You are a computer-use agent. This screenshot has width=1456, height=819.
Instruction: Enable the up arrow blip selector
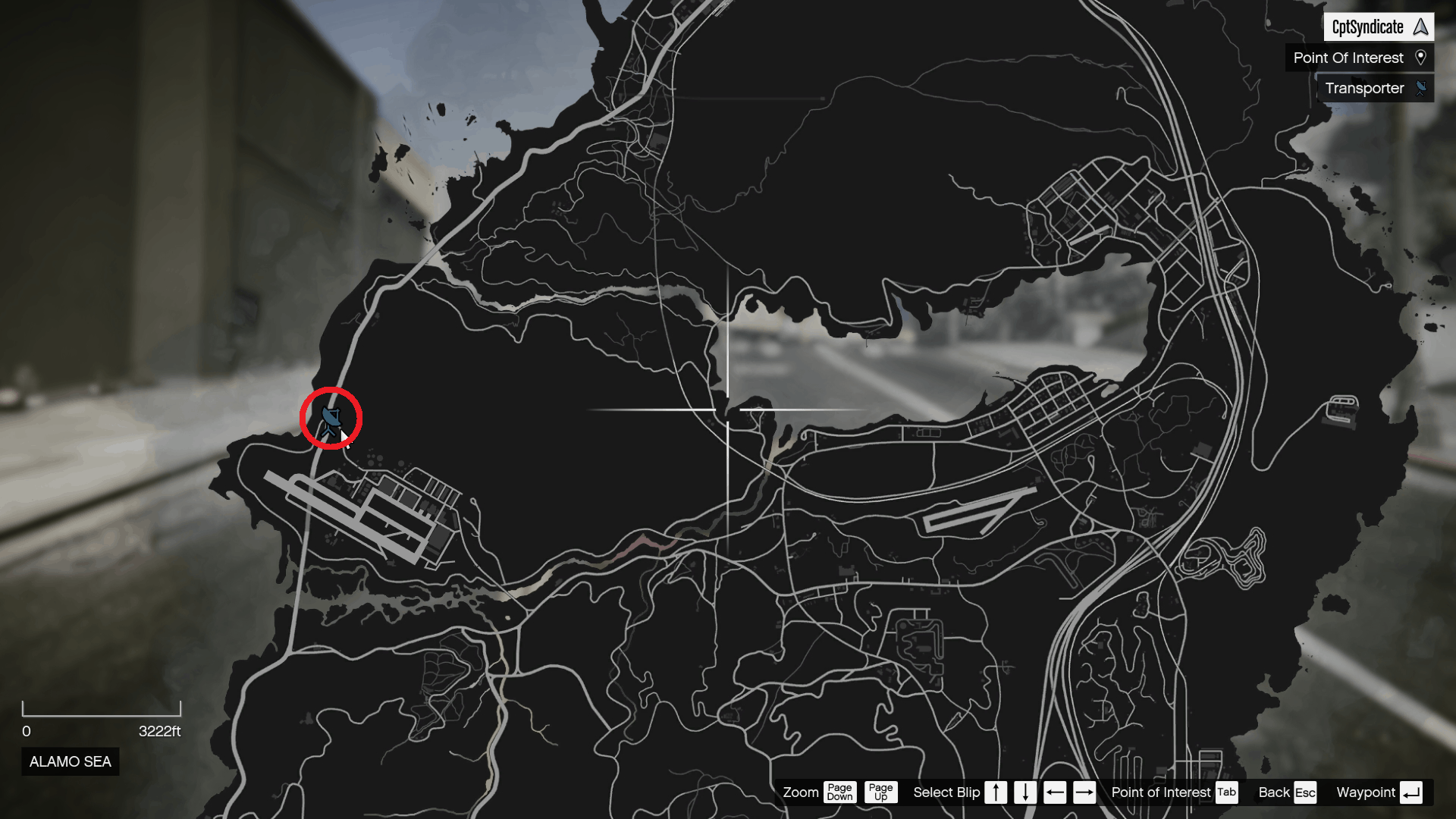pyautogui.click(x=996, y=792)
